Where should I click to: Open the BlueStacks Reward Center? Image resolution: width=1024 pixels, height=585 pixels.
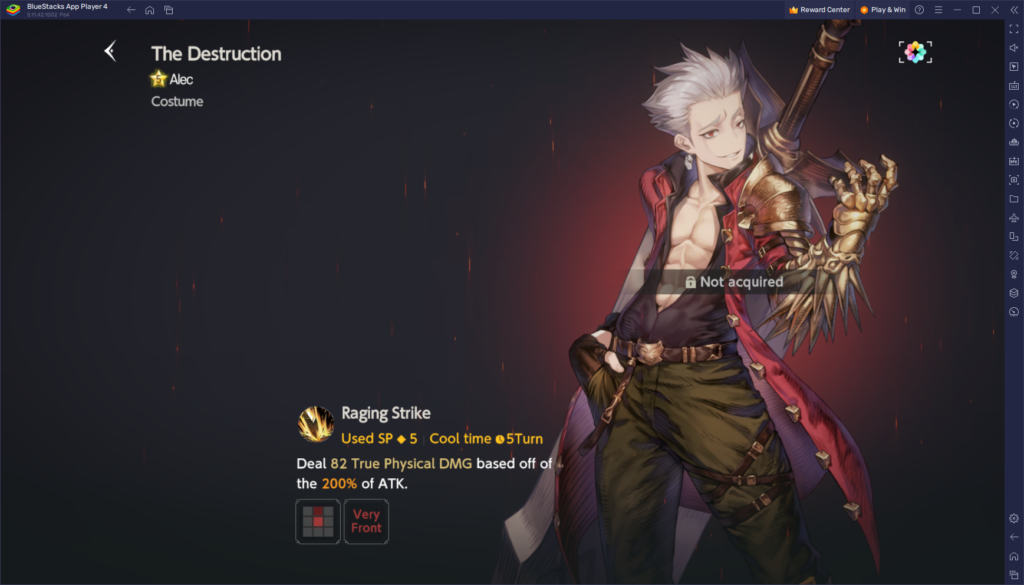[819, 10]
